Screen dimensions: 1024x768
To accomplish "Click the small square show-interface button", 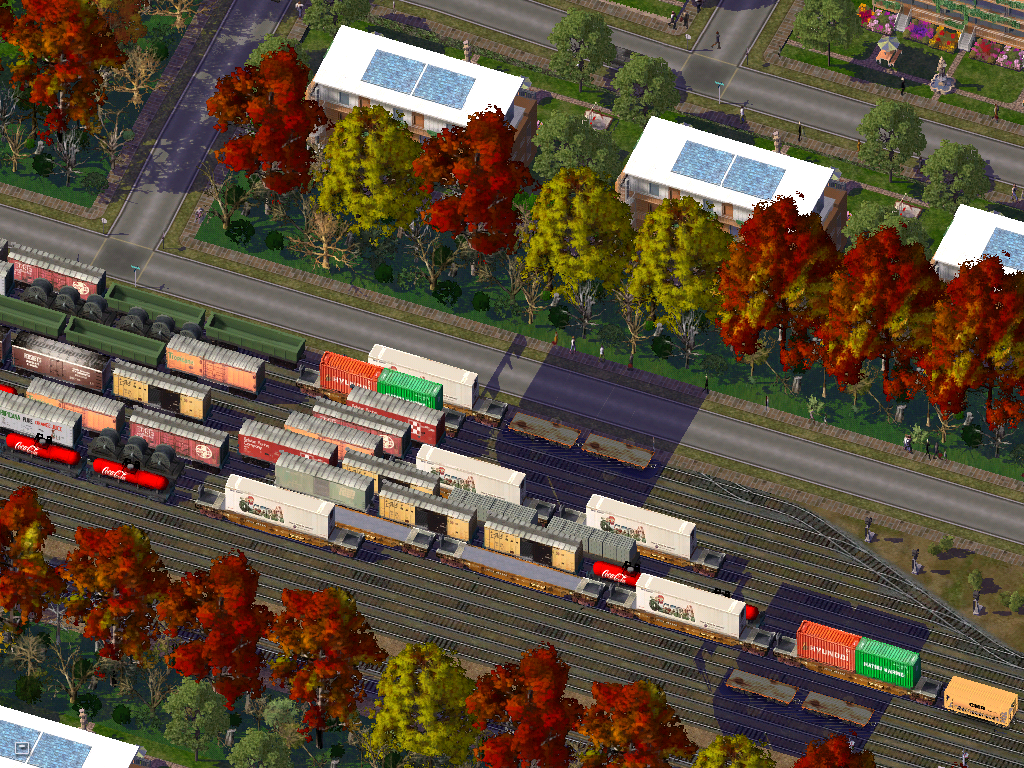I will 23,747.
